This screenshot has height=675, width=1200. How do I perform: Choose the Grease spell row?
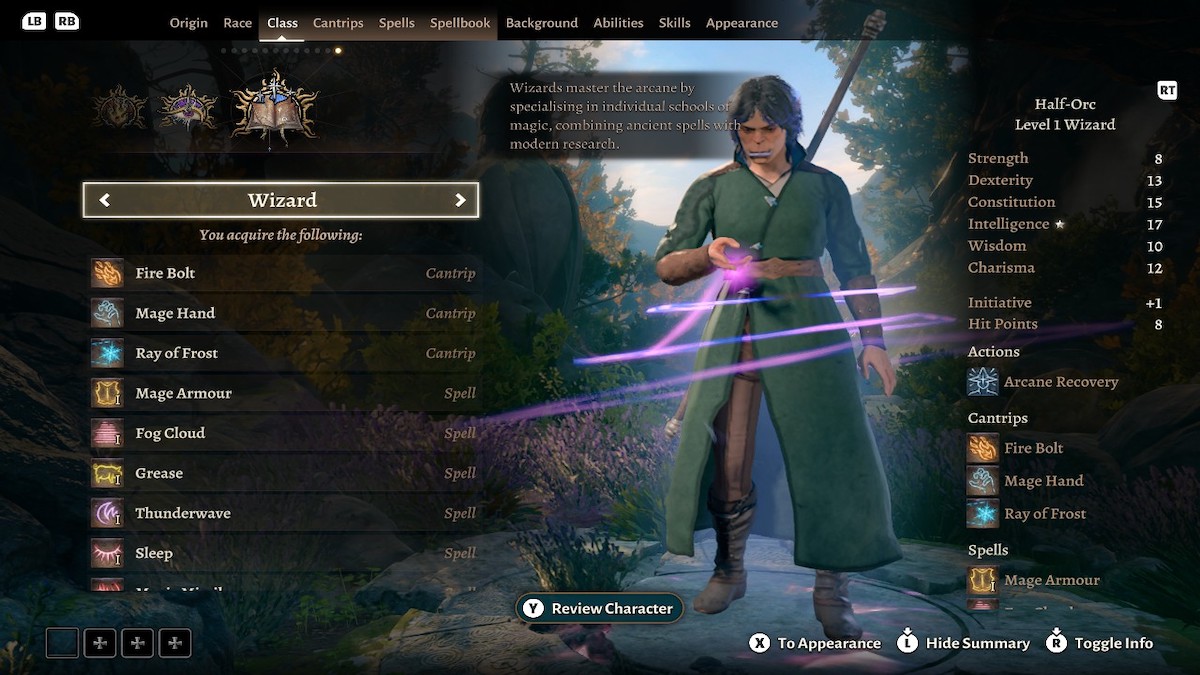284,473
